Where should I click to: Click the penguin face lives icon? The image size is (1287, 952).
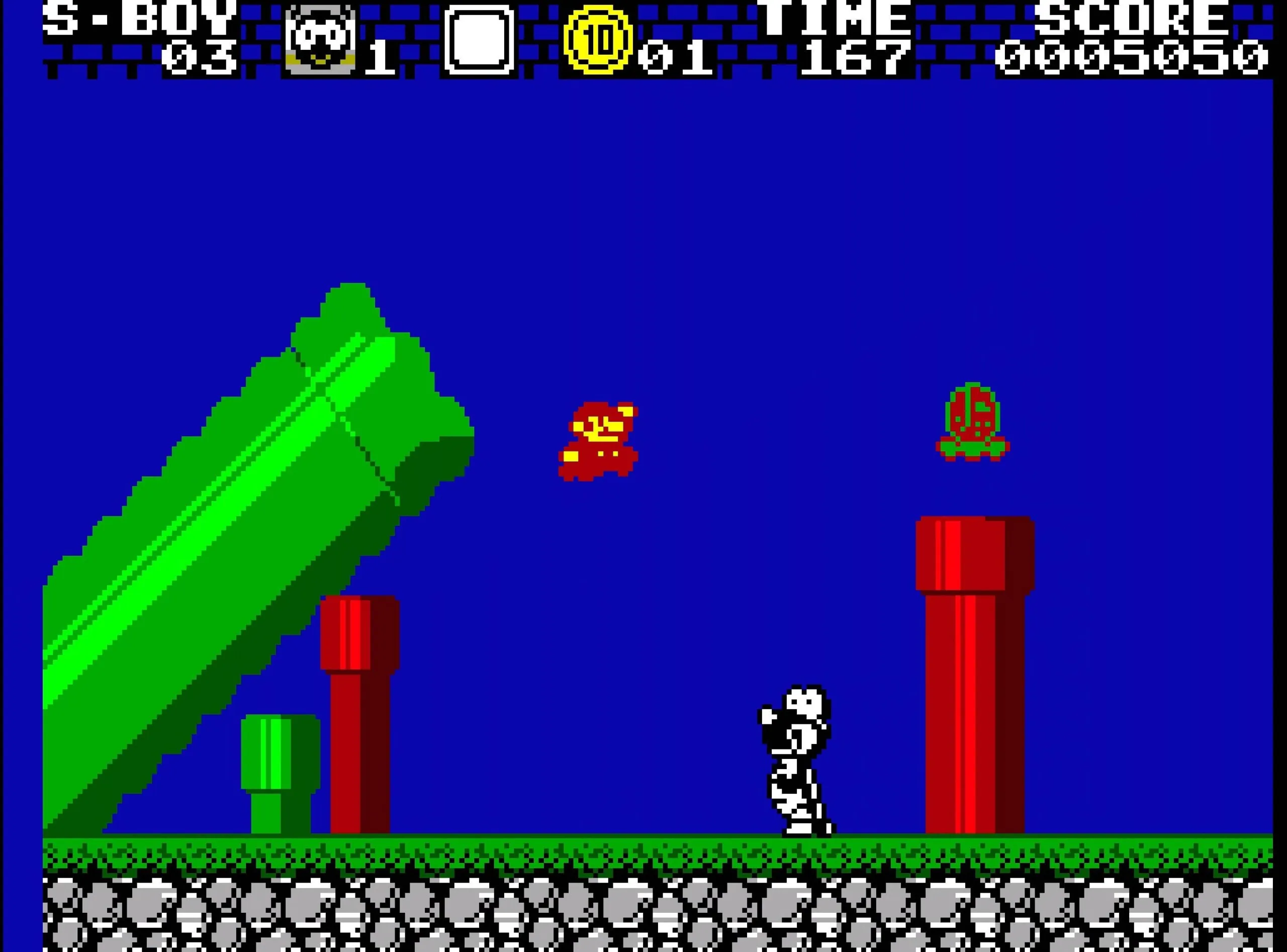tap(320, 39)
